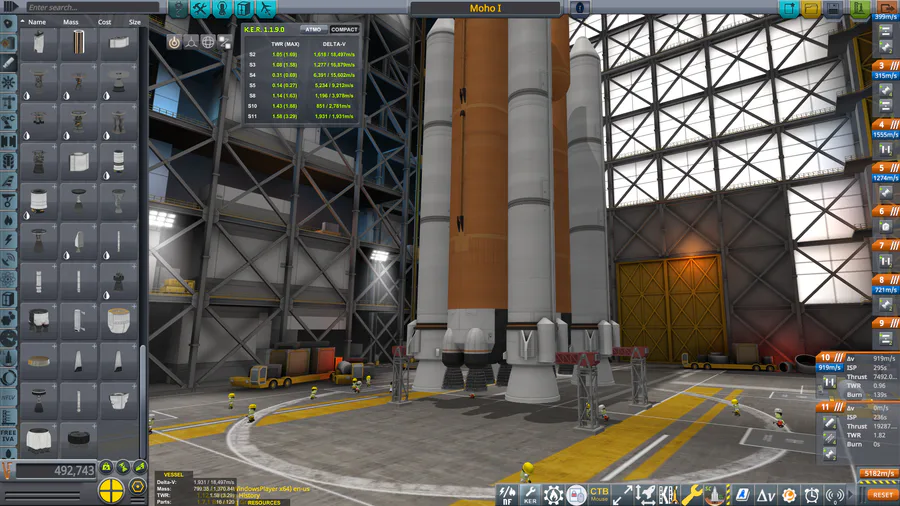
Task: Click the part search field
Action: 90,7
